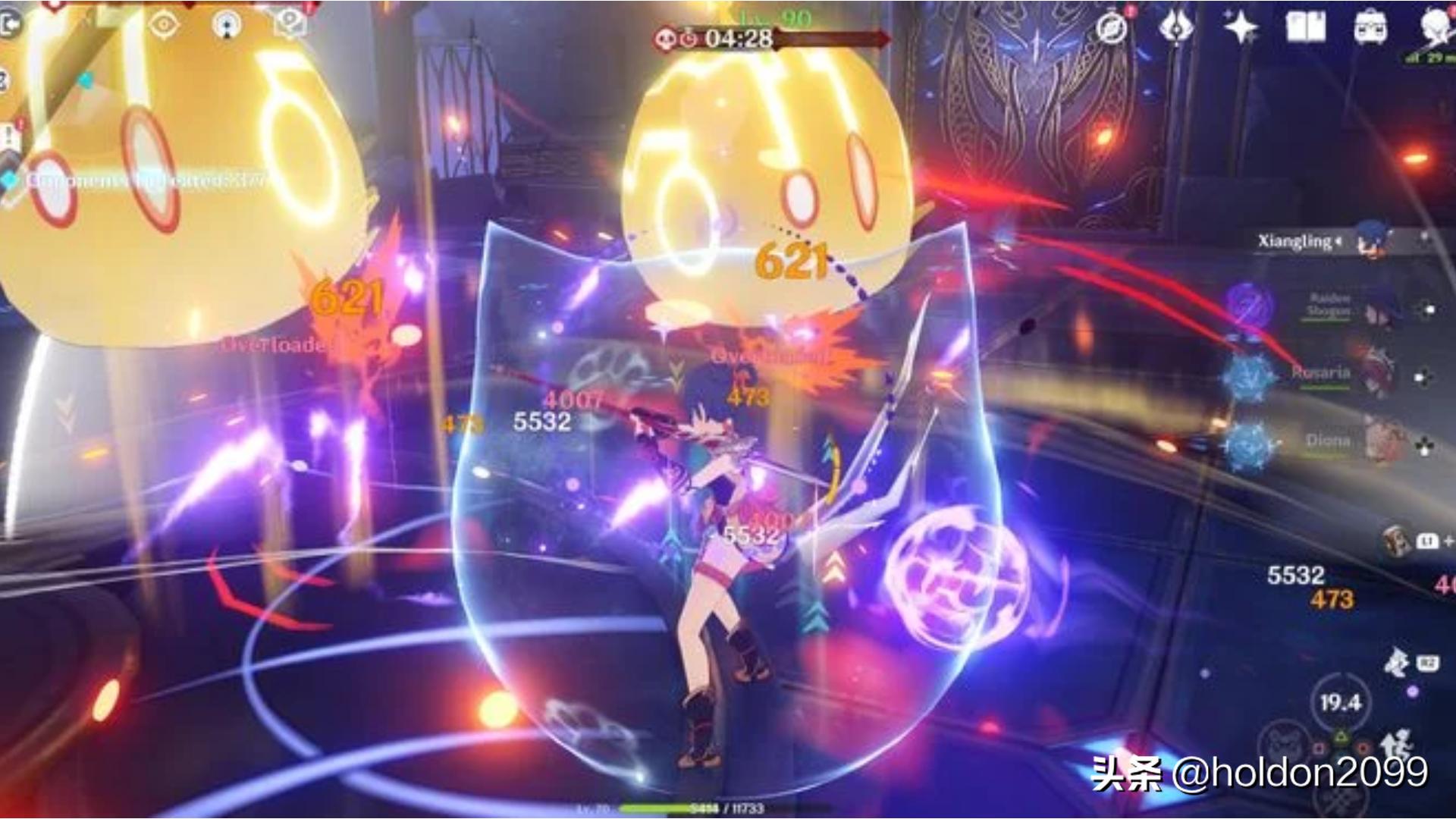This screenshot has height=819, width=1456.
Task: Open the guide compass icon
Action: 1109,29
